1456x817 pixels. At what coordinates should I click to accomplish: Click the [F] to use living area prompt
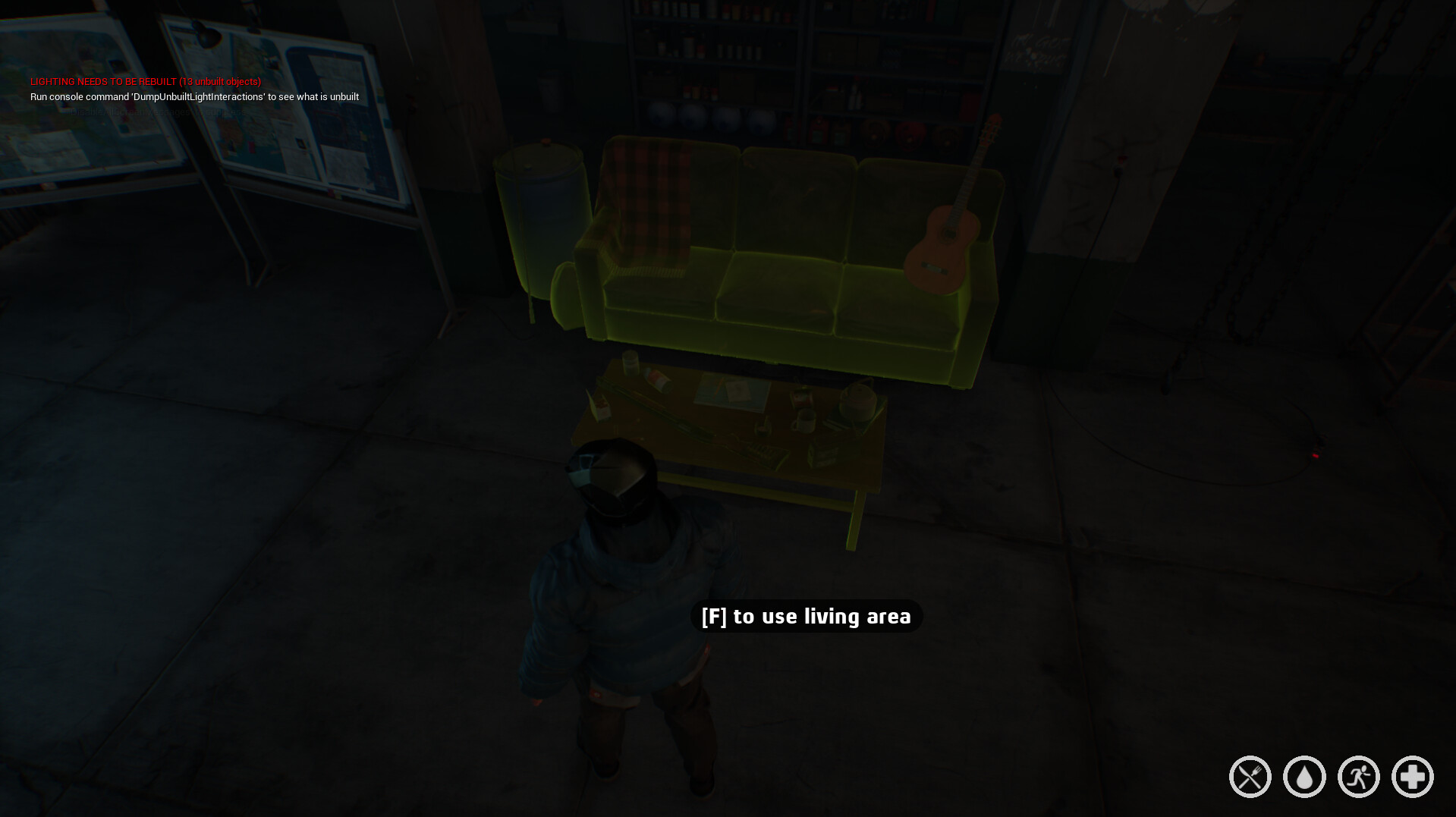tap(807, 616)
